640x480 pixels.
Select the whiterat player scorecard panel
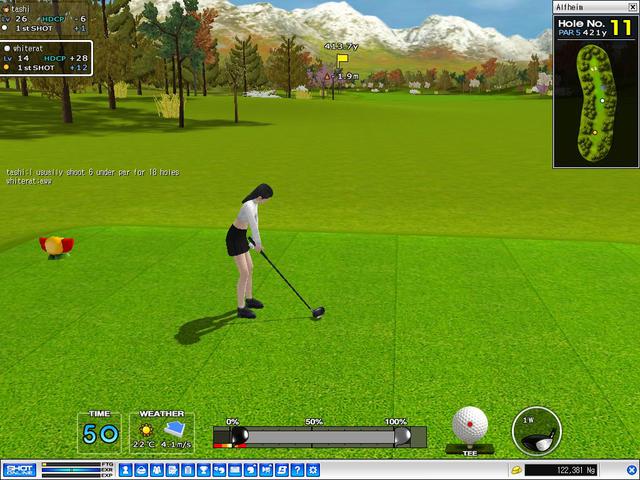[46, 58]
